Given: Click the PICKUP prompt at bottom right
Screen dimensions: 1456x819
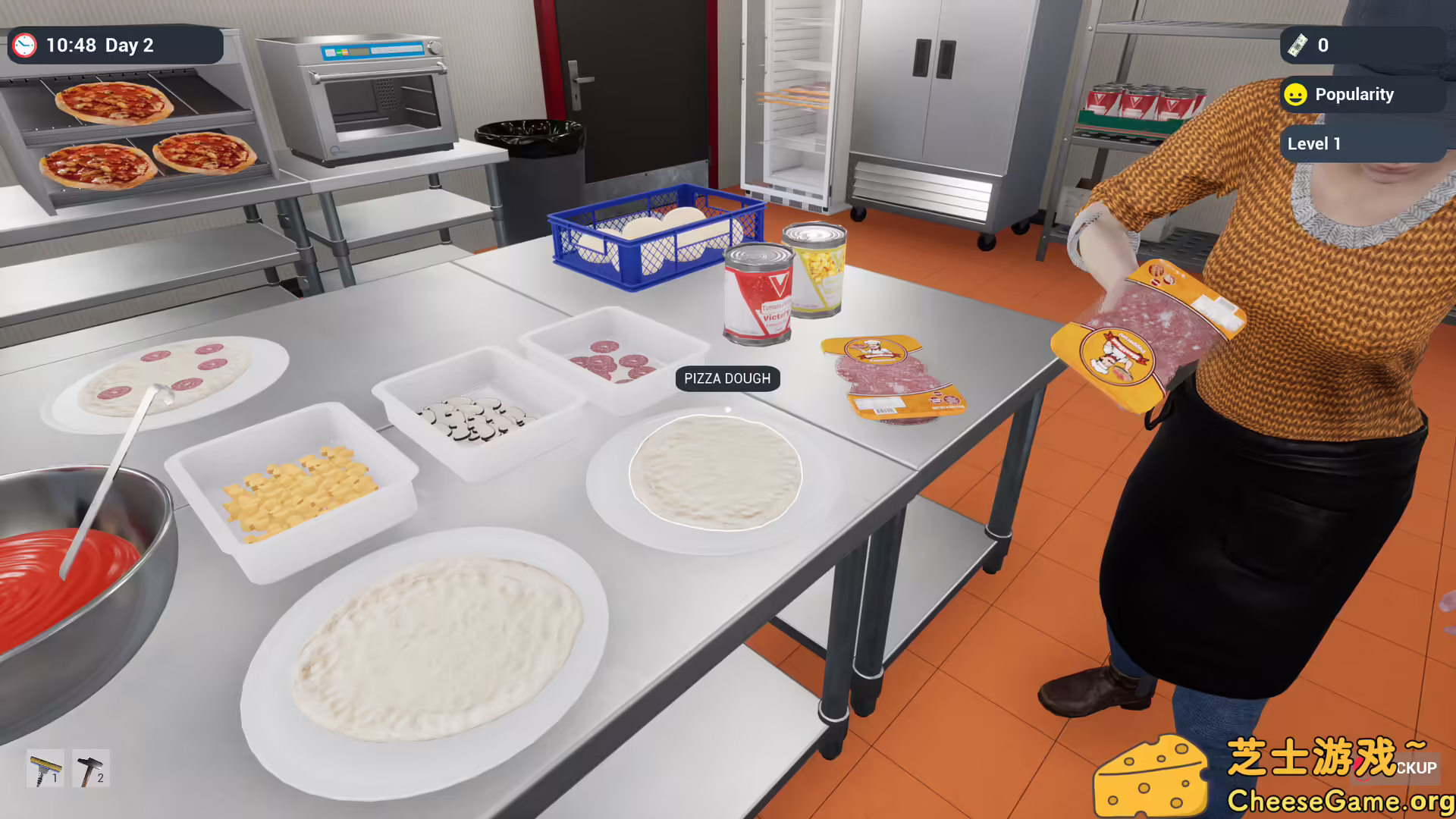Looking at the screenshot, I should [x=1417, y=768].
